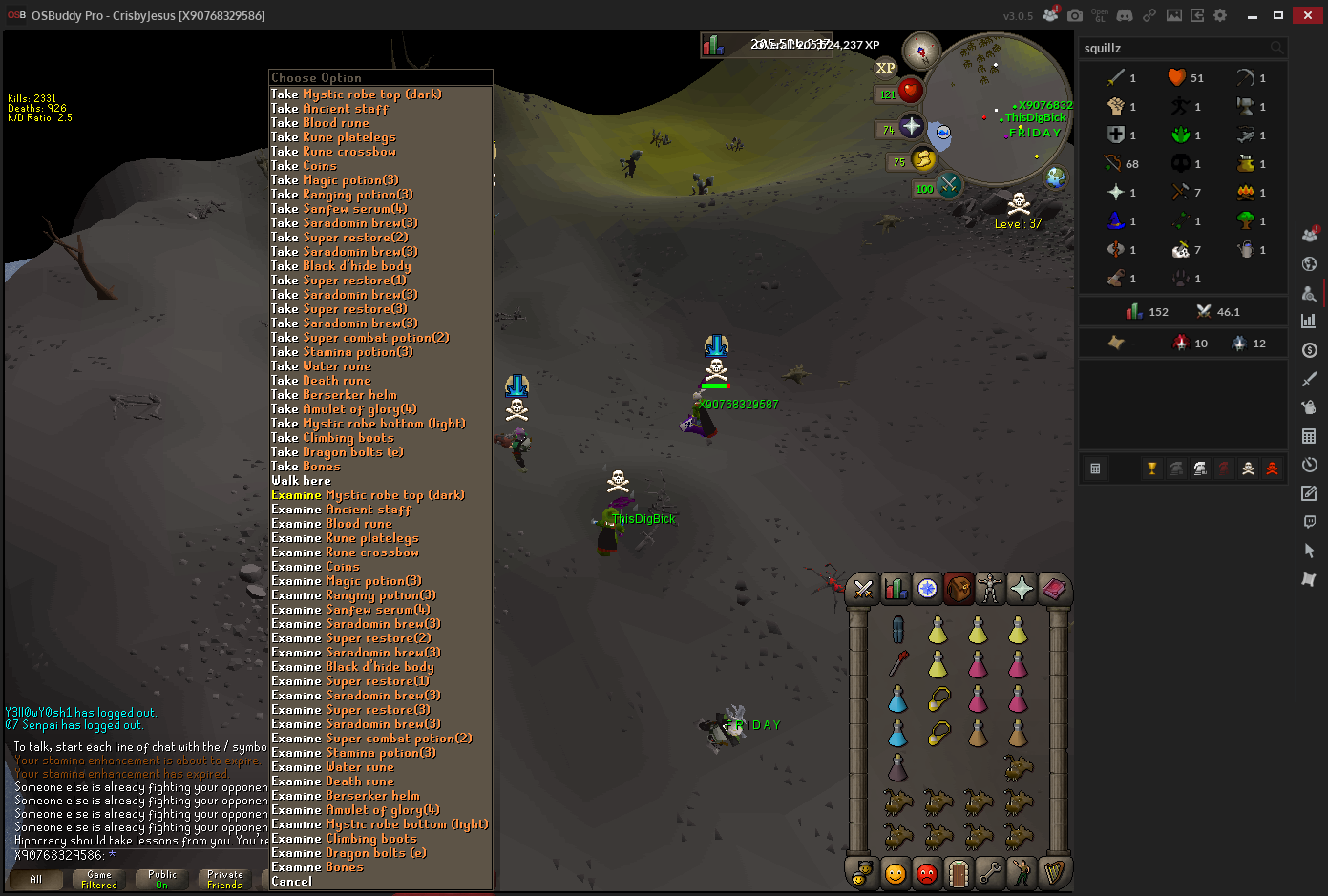Open the worn Equipment tab

(x=990, y=590)
